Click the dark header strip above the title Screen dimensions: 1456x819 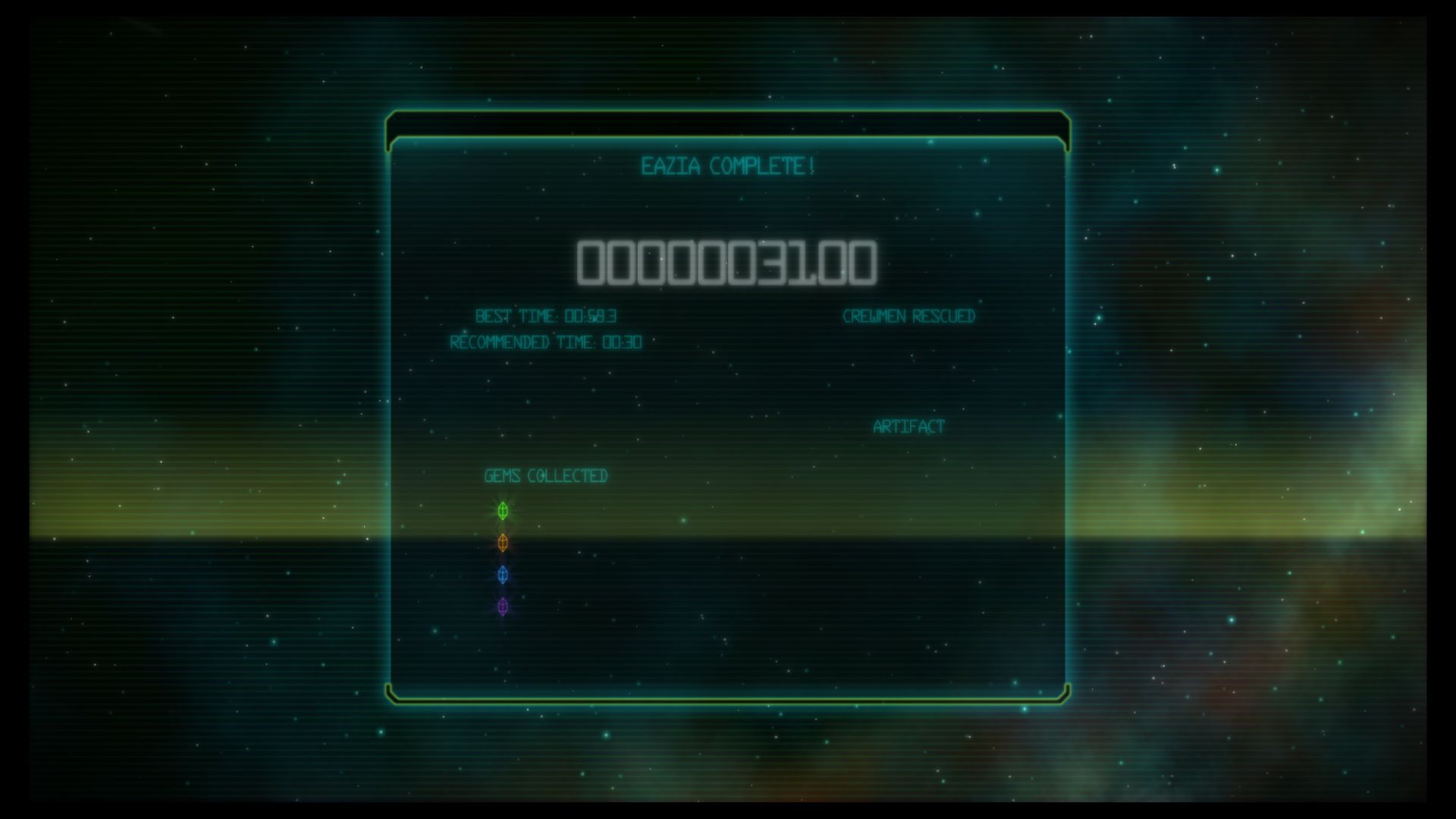pyautogui.click(x=728, y=124)
